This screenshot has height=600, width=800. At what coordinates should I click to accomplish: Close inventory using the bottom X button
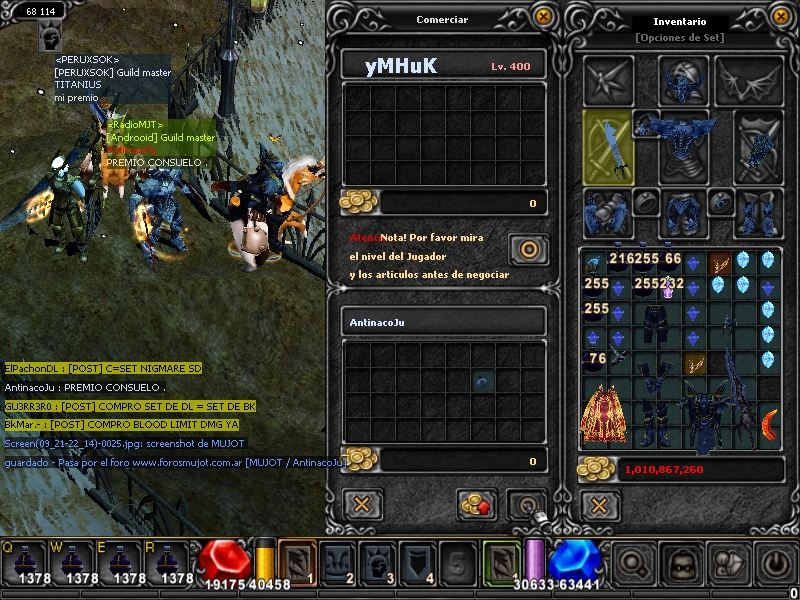pyautogui.click(x=598, y=504)
